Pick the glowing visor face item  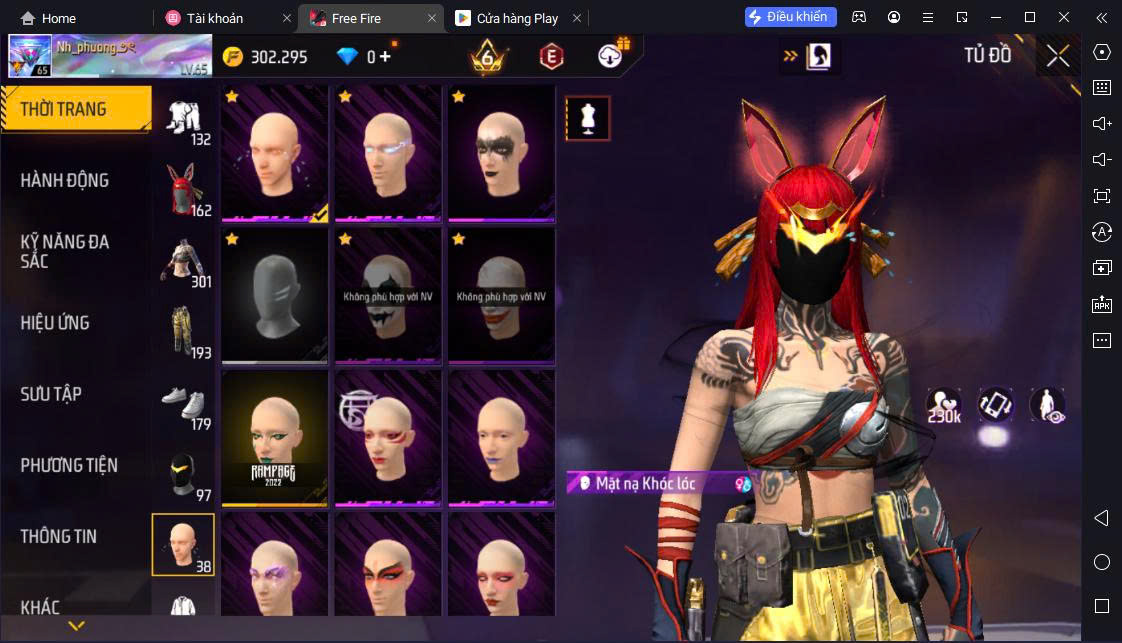pyautogui.click(x=388, y=153)
